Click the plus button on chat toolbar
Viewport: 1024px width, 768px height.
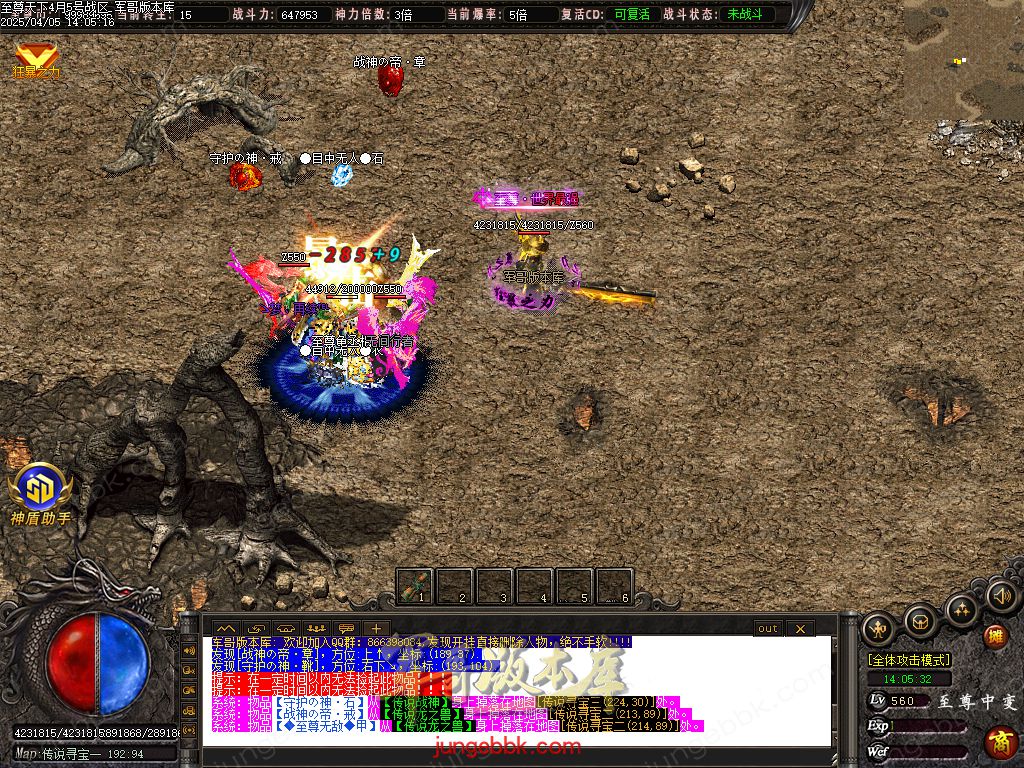point(375,628)
